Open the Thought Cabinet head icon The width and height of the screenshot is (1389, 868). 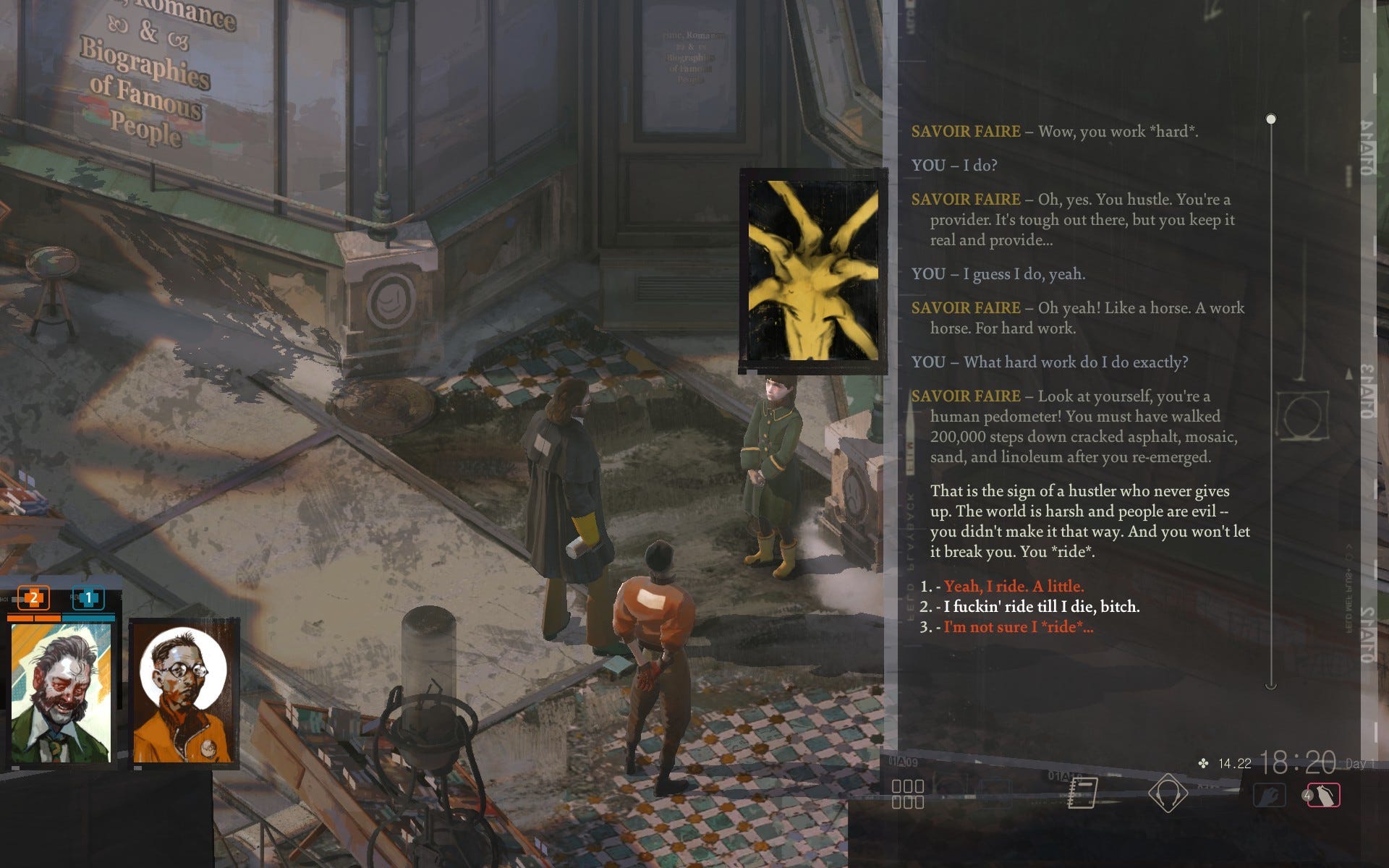point(1168,793)
